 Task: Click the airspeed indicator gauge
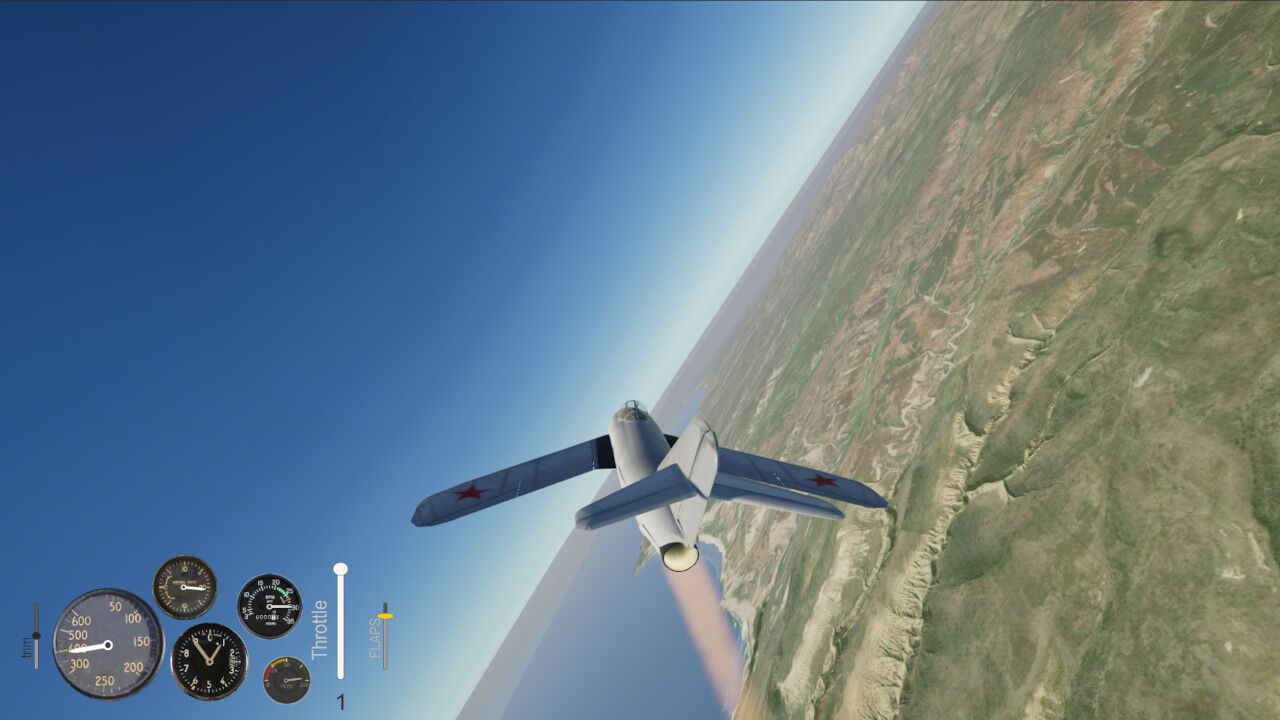109,645
